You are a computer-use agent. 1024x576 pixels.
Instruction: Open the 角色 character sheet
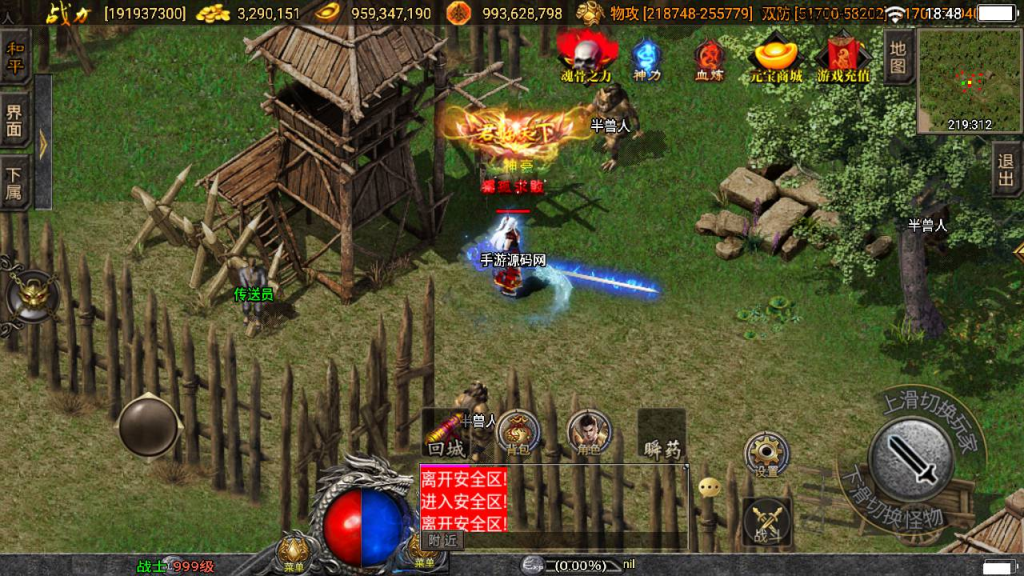[588, 432]
